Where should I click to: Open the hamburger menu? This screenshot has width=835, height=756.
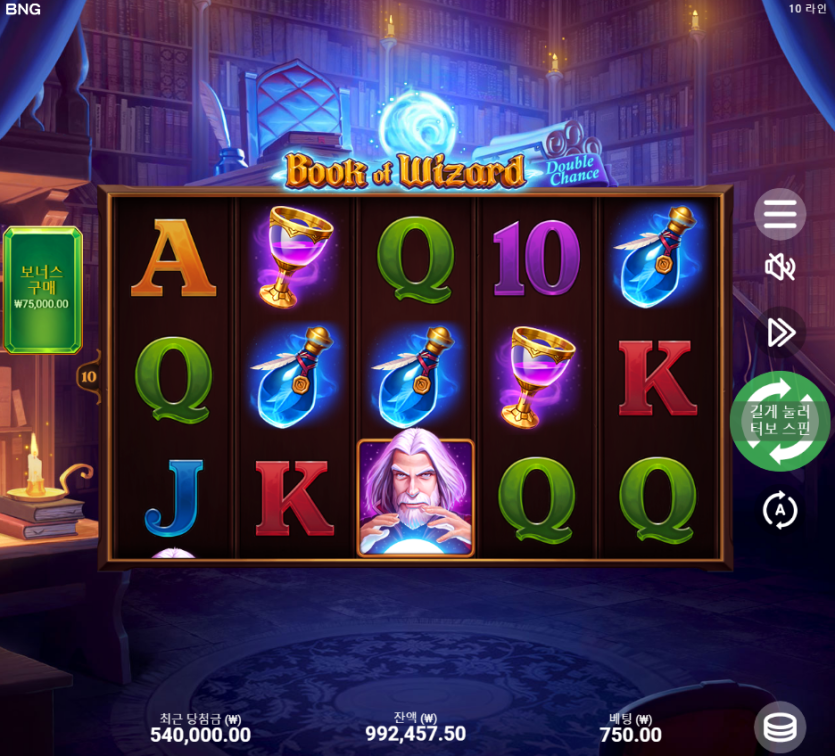779,214
